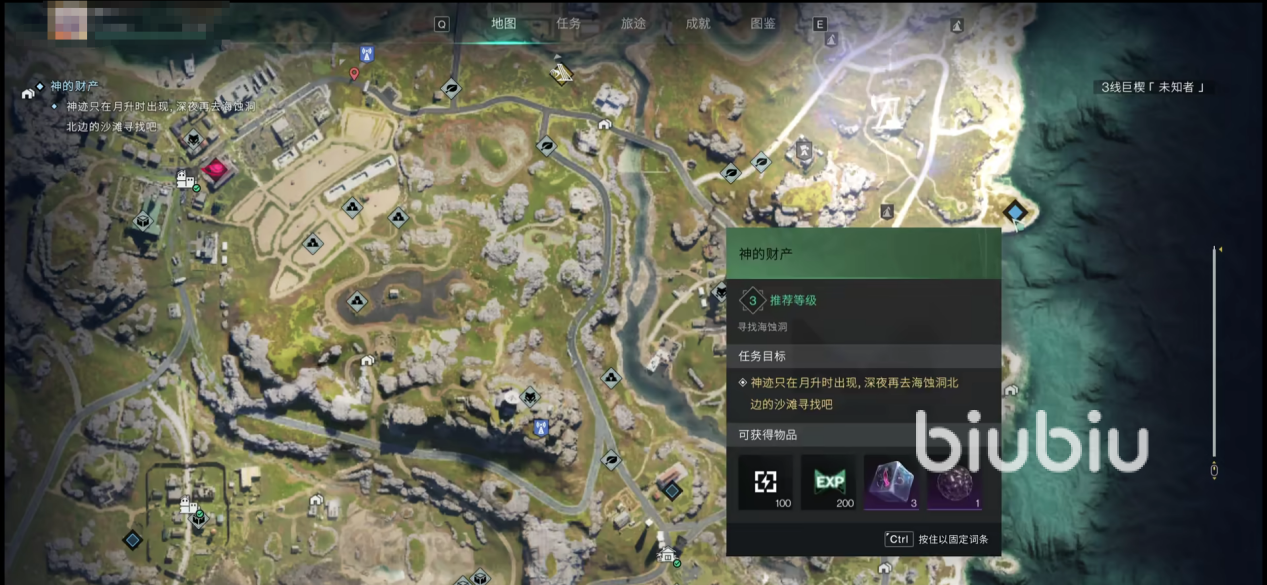Click the red location pin marker
This screenshot has height=585, width=1267.
pos(353,74)
